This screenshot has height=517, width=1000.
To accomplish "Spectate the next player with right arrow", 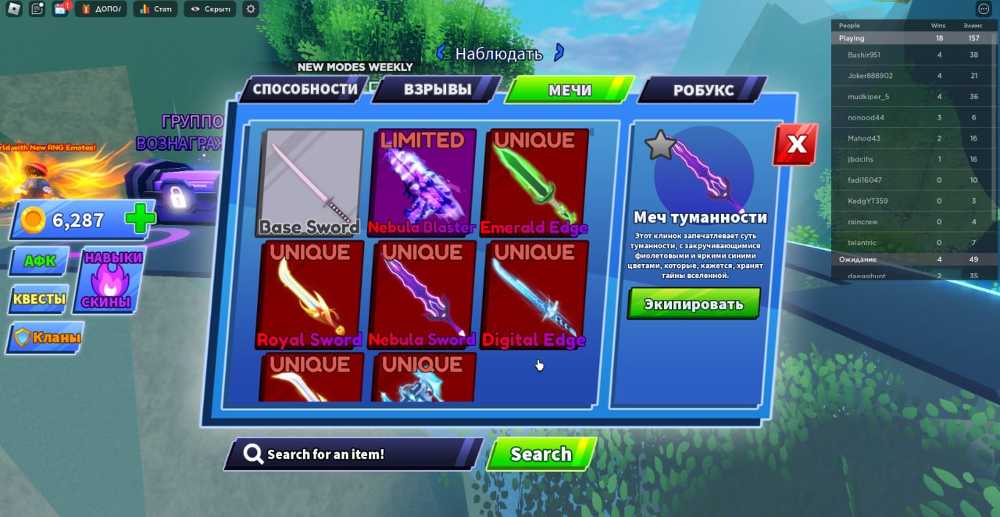I will pyautogui.click(x=559, y=52).
